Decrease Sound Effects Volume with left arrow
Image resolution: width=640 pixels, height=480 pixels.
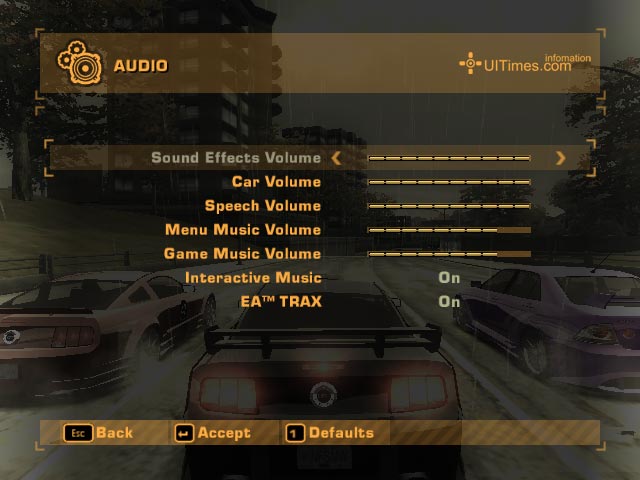pos(336,158)
